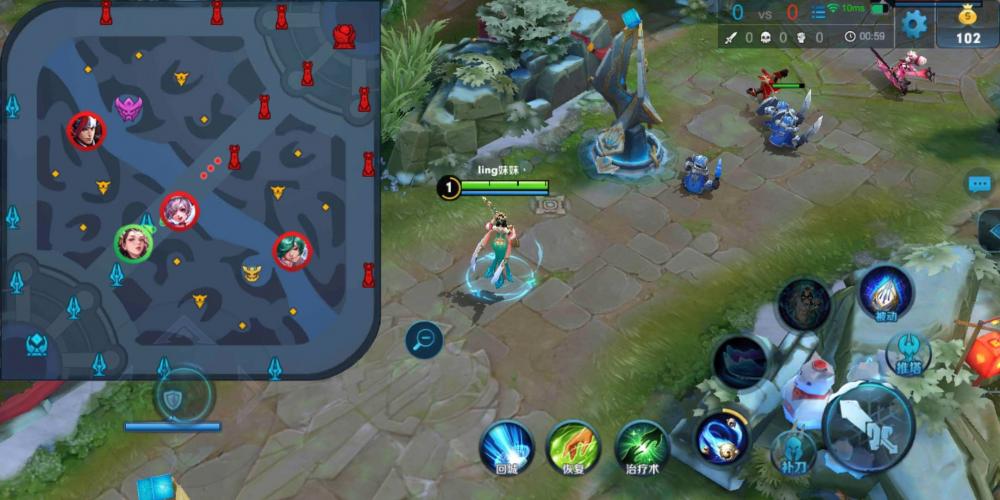This screenshot has width=1000, height=500.
Task: Select the green-ringed hero portrait on minimap
Action: click(x=133, y=243)
